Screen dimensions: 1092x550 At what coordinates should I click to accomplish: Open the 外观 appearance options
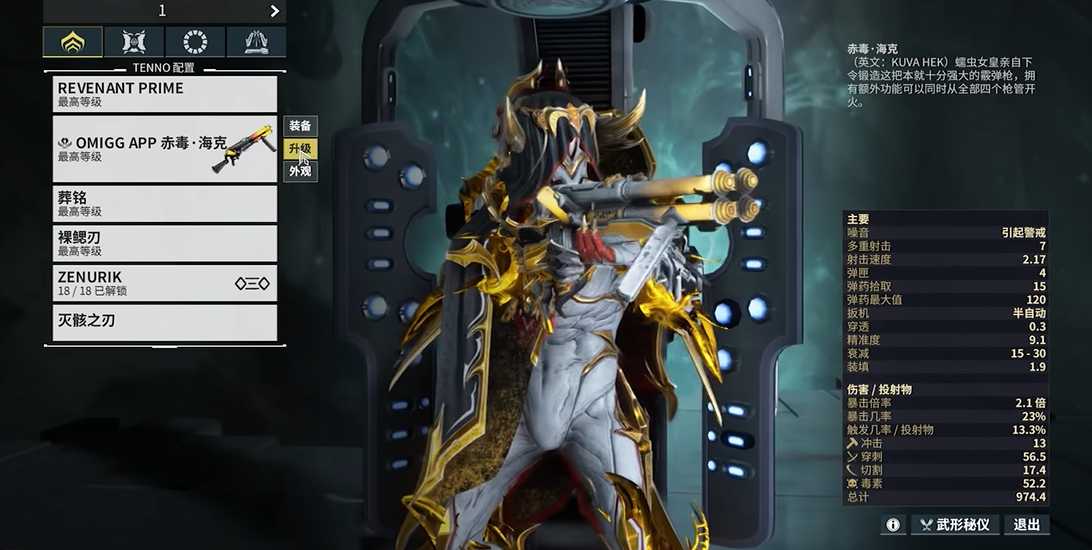(300, 171)
